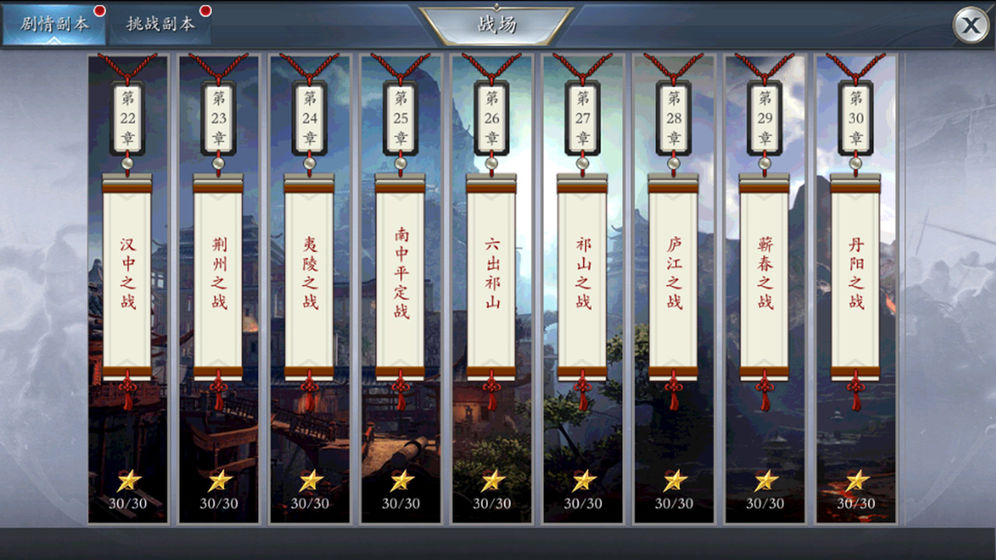The image size is (996, 560).
Task: Close the 战场 screen
Action: pyautogui.click(x=969, y=25)
